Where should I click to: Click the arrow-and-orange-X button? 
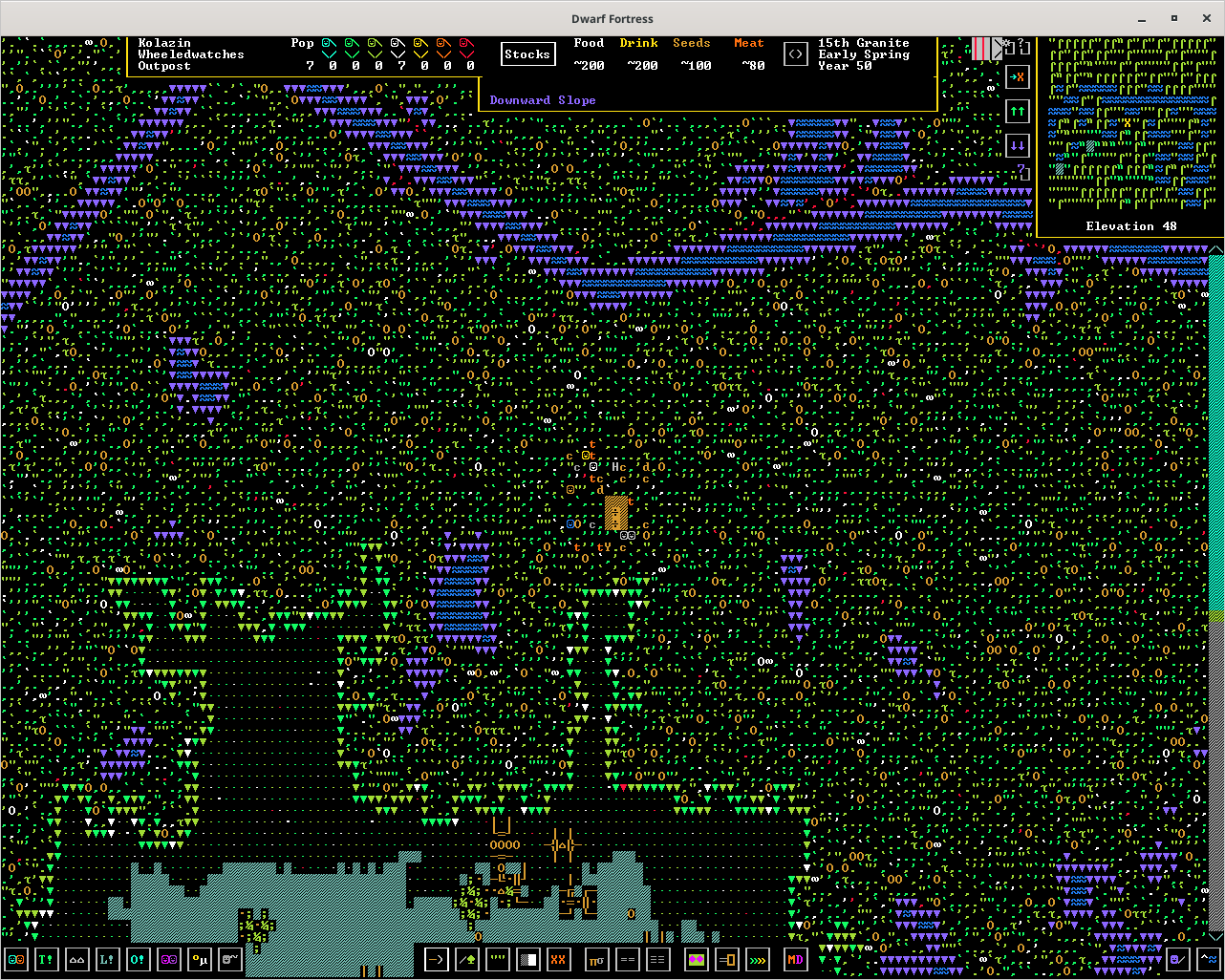pos(1017,77)
